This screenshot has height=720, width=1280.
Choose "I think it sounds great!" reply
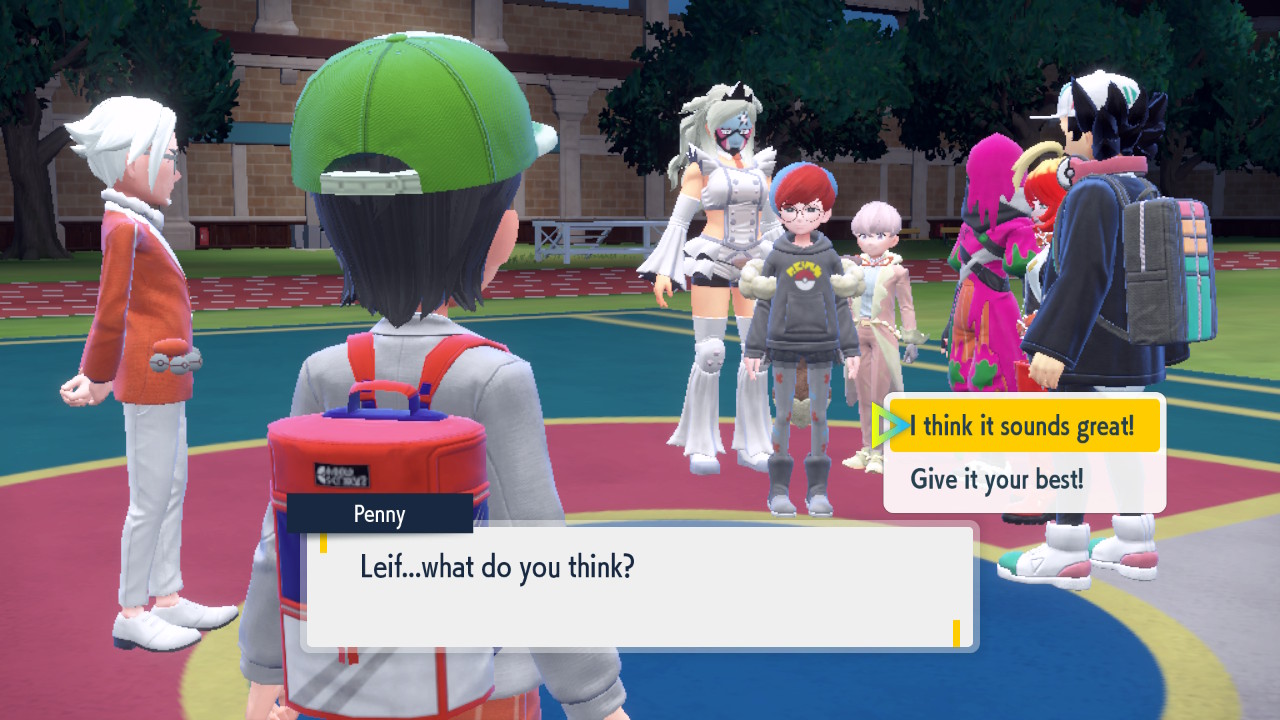click(1022, 427)
